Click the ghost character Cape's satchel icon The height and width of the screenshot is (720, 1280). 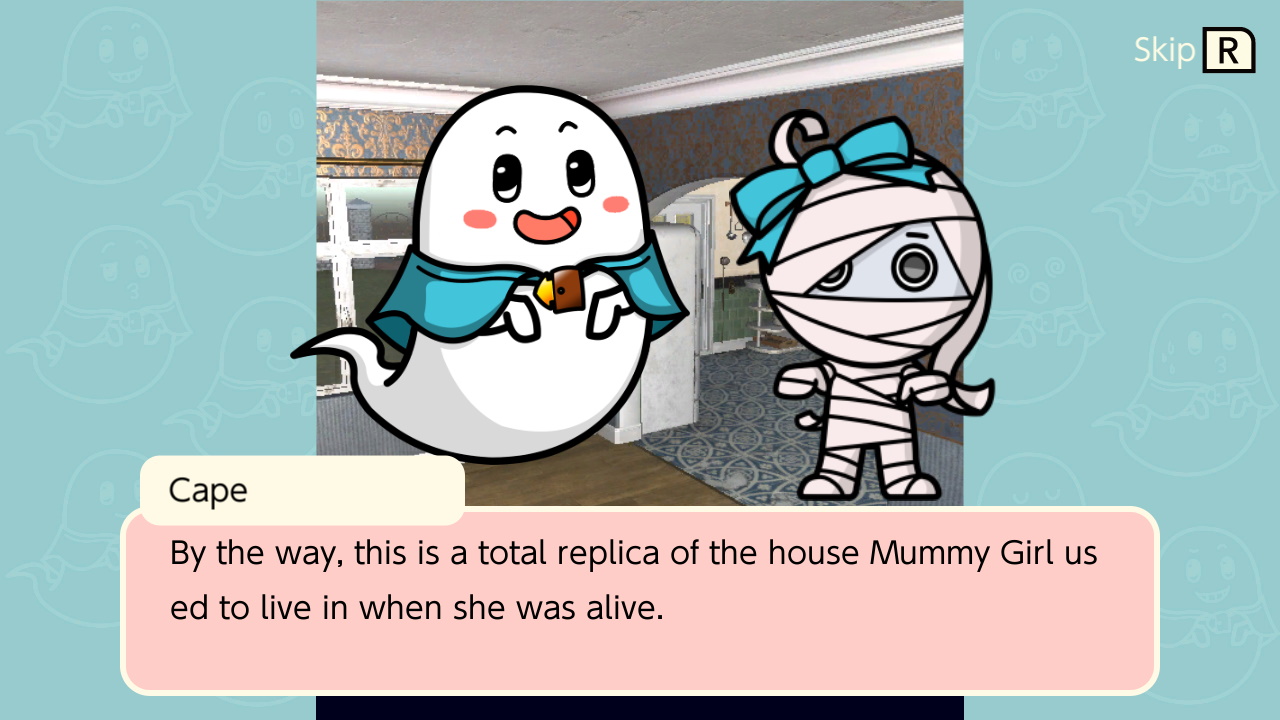click(566, 292)
